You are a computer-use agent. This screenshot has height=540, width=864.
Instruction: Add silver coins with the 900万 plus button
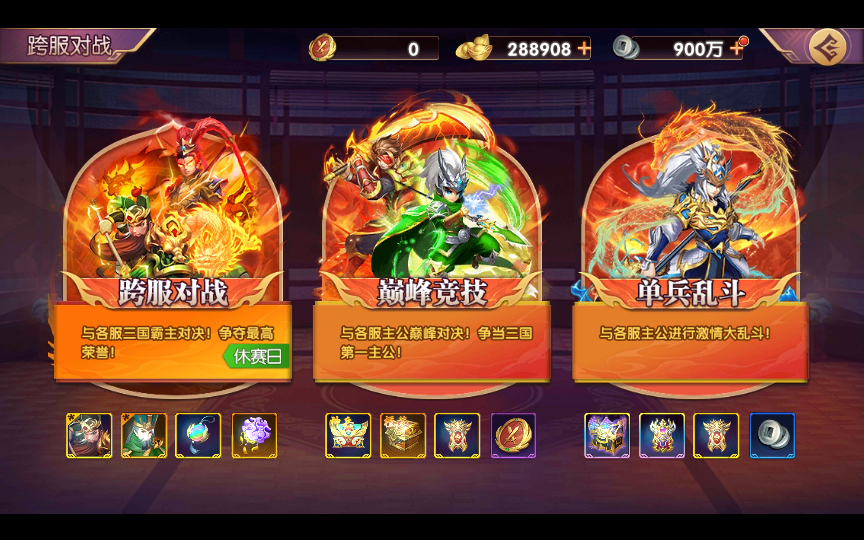[737, 48]
